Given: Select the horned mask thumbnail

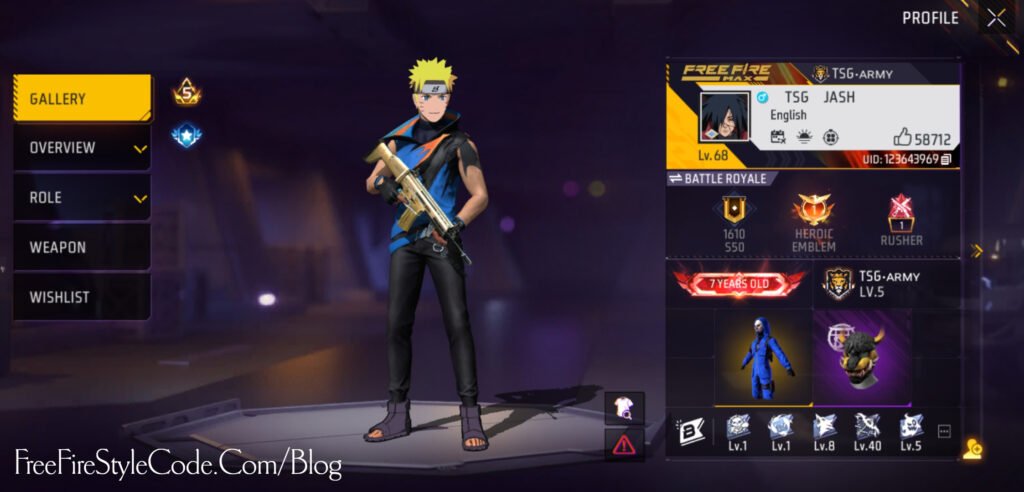Looking at the screenshot, I should point(861,355).
